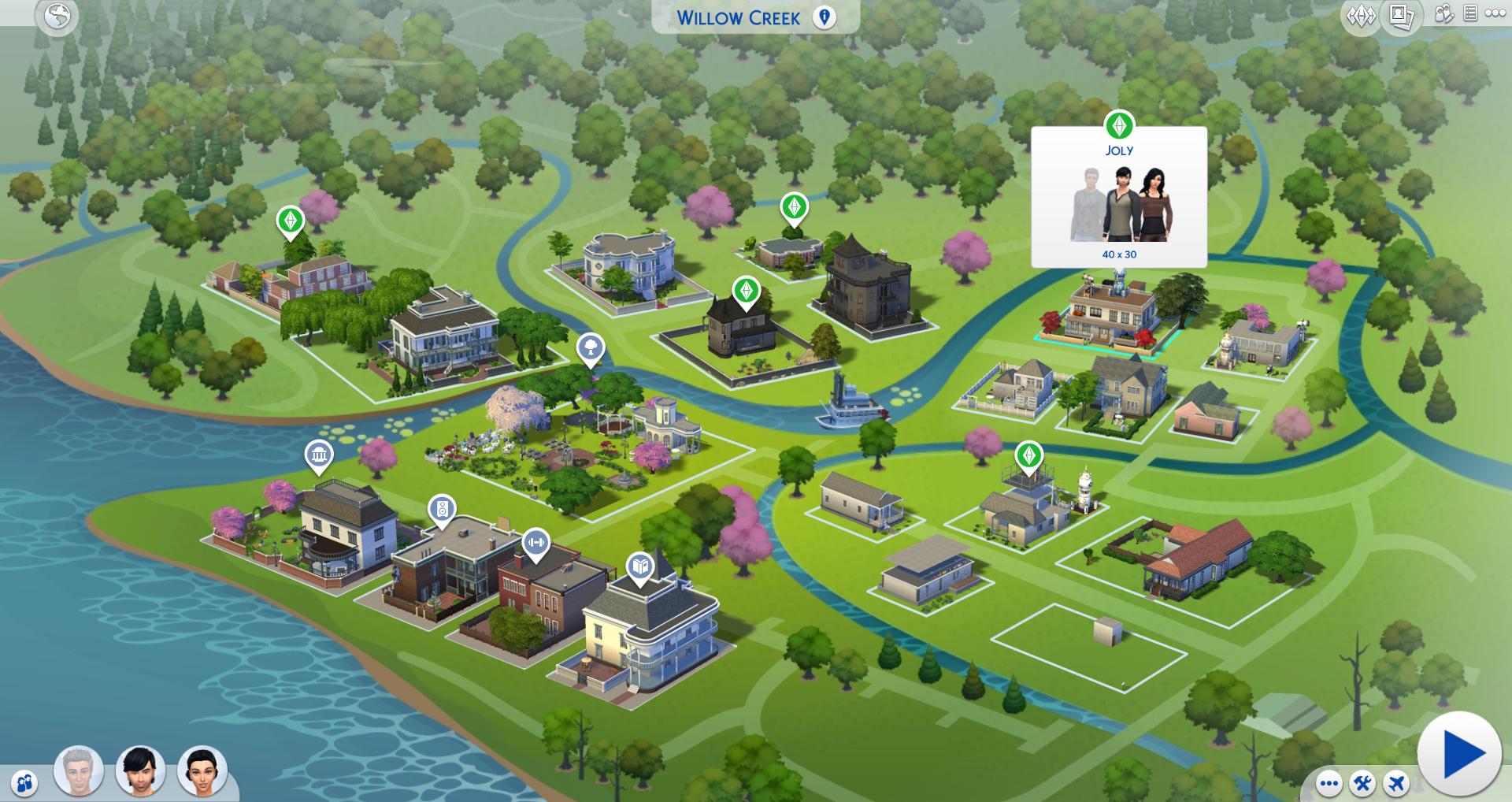Open the blue household management icon
The image size is (1512, 802).
tap(25, 782)
